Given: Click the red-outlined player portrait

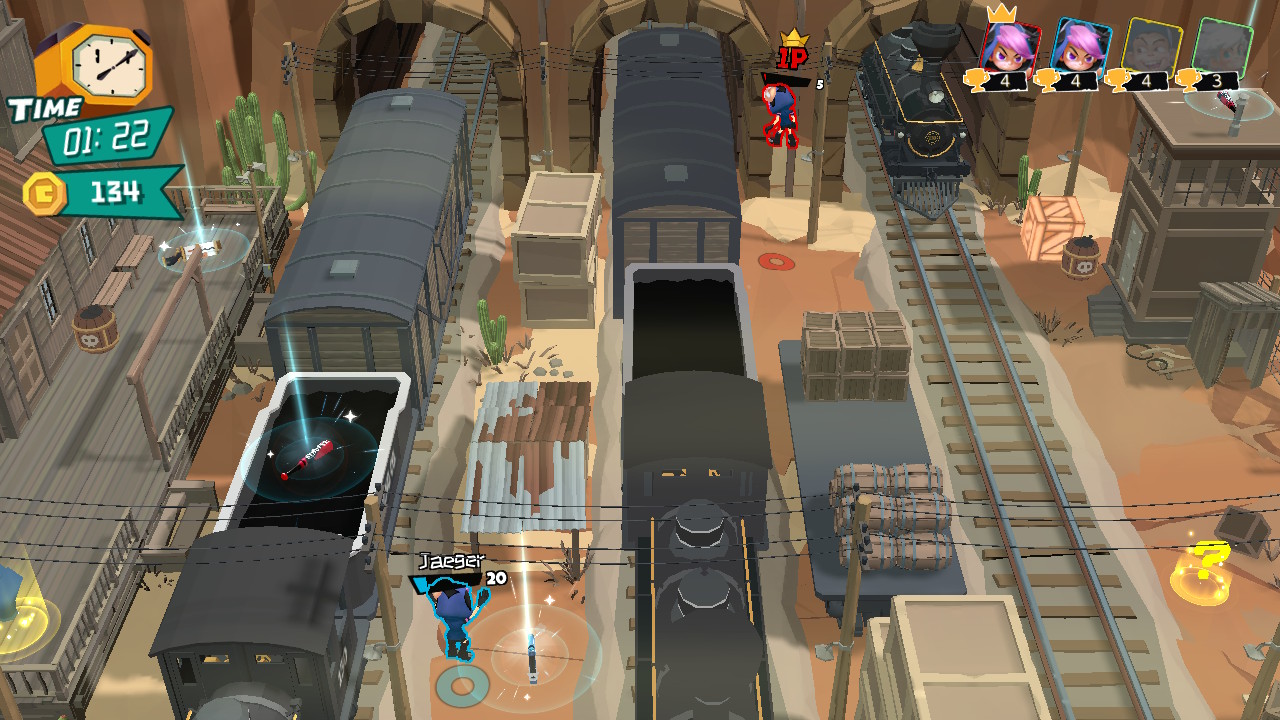Looking at the screenshot, I should click(1010, 46).
